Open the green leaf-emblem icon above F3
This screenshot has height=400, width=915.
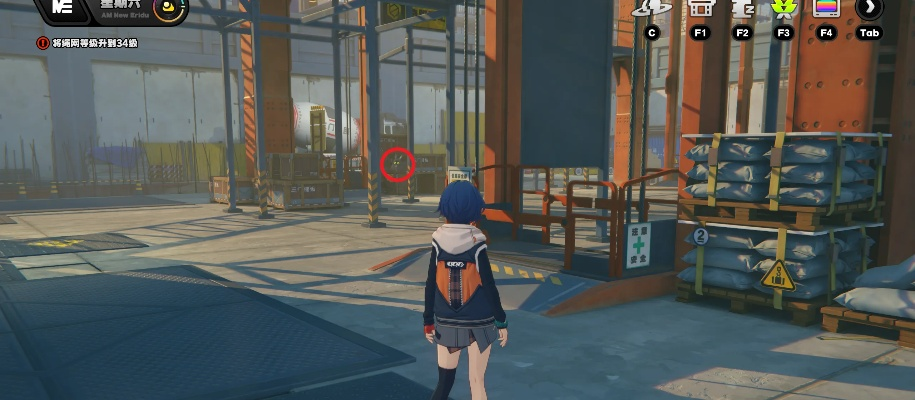click(x=784, y=8)
